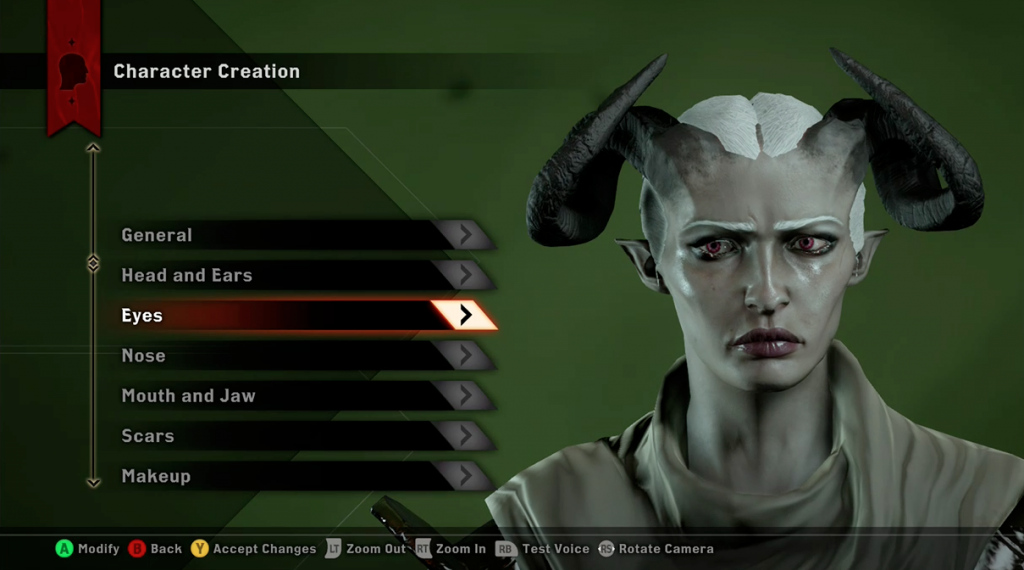Open the Makeup category

[x=300, y=476]
